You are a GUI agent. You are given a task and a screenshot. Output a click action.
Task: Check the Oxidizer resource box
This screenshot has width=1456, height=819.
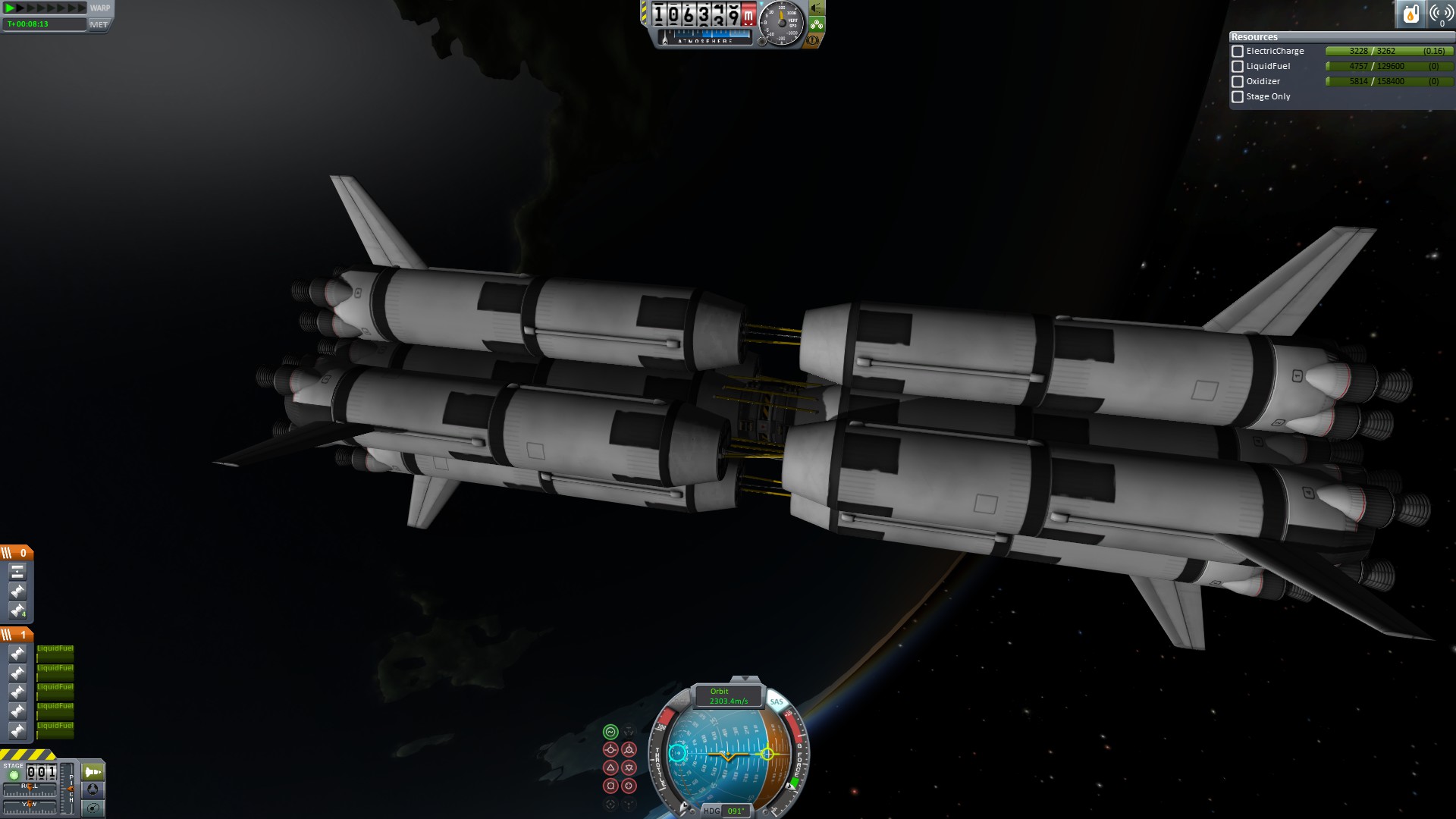[x=1238, y=82]
